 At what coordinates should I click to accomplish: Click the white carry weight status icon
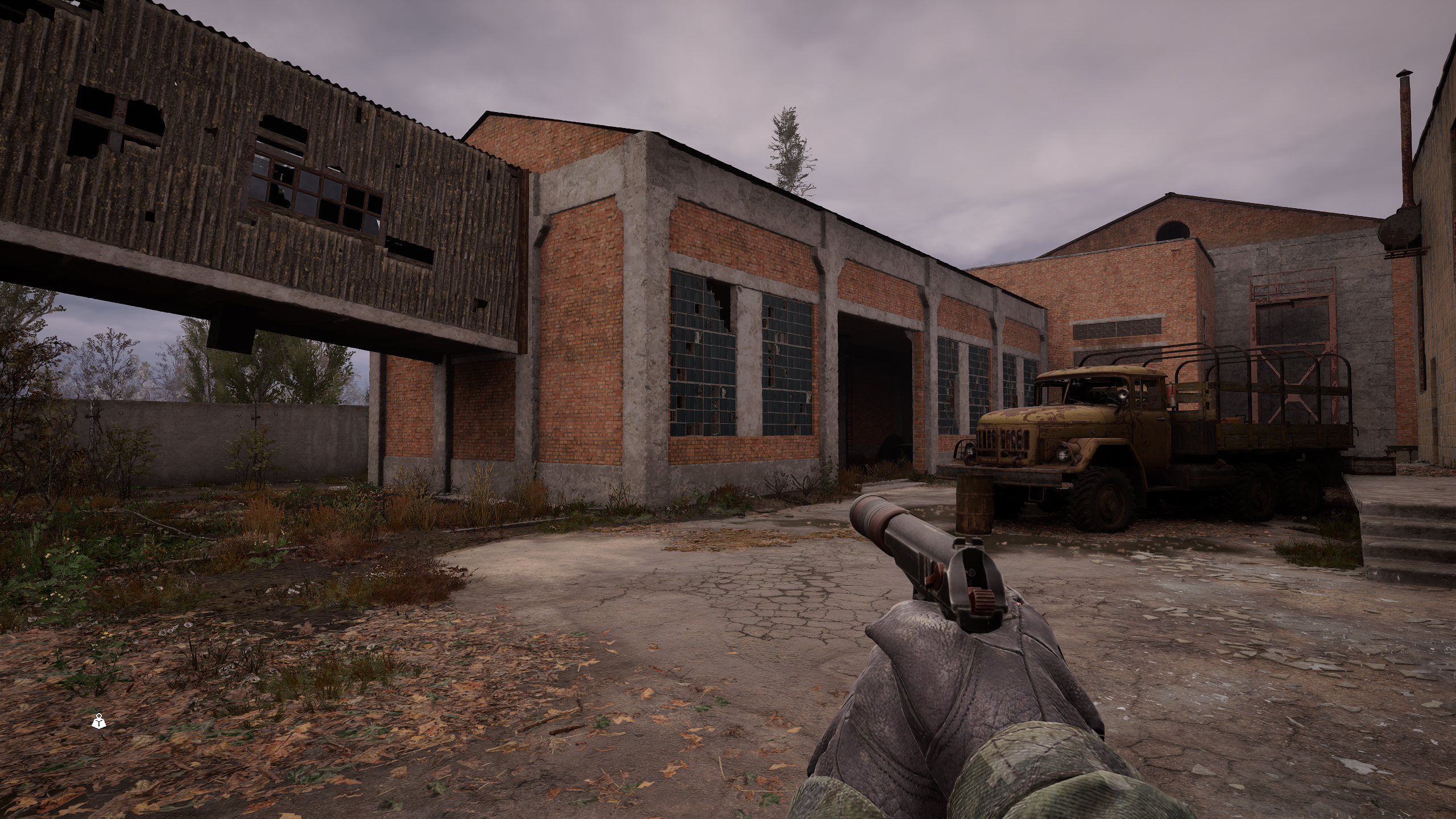(x=100, y=722)
